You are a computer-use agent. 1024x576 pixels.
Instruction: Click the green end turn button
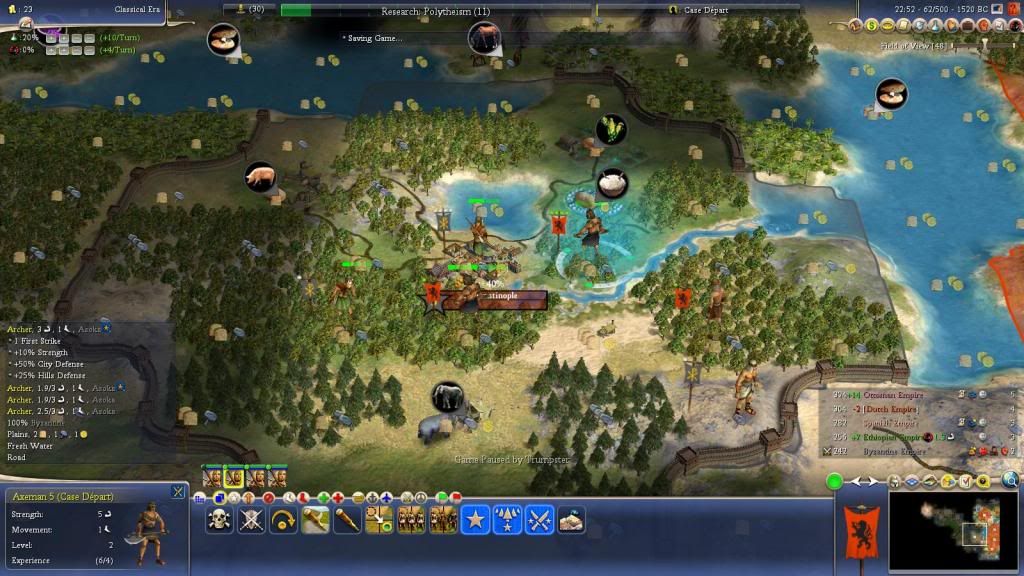[834, 482]
